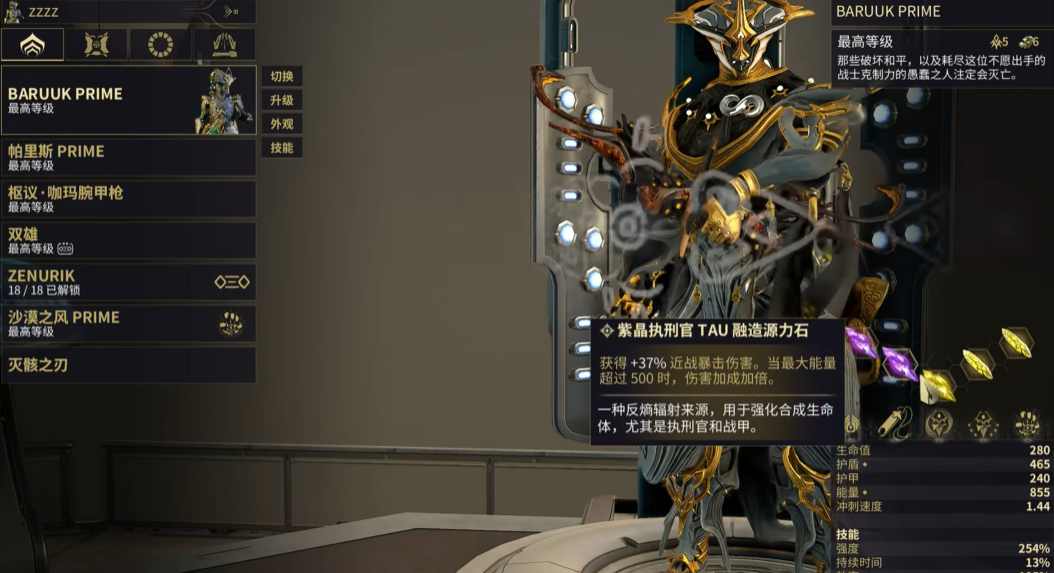1054x573 pixels.
Task: Choose the 双雄 melee weapon row
Action: coord(128,240)
